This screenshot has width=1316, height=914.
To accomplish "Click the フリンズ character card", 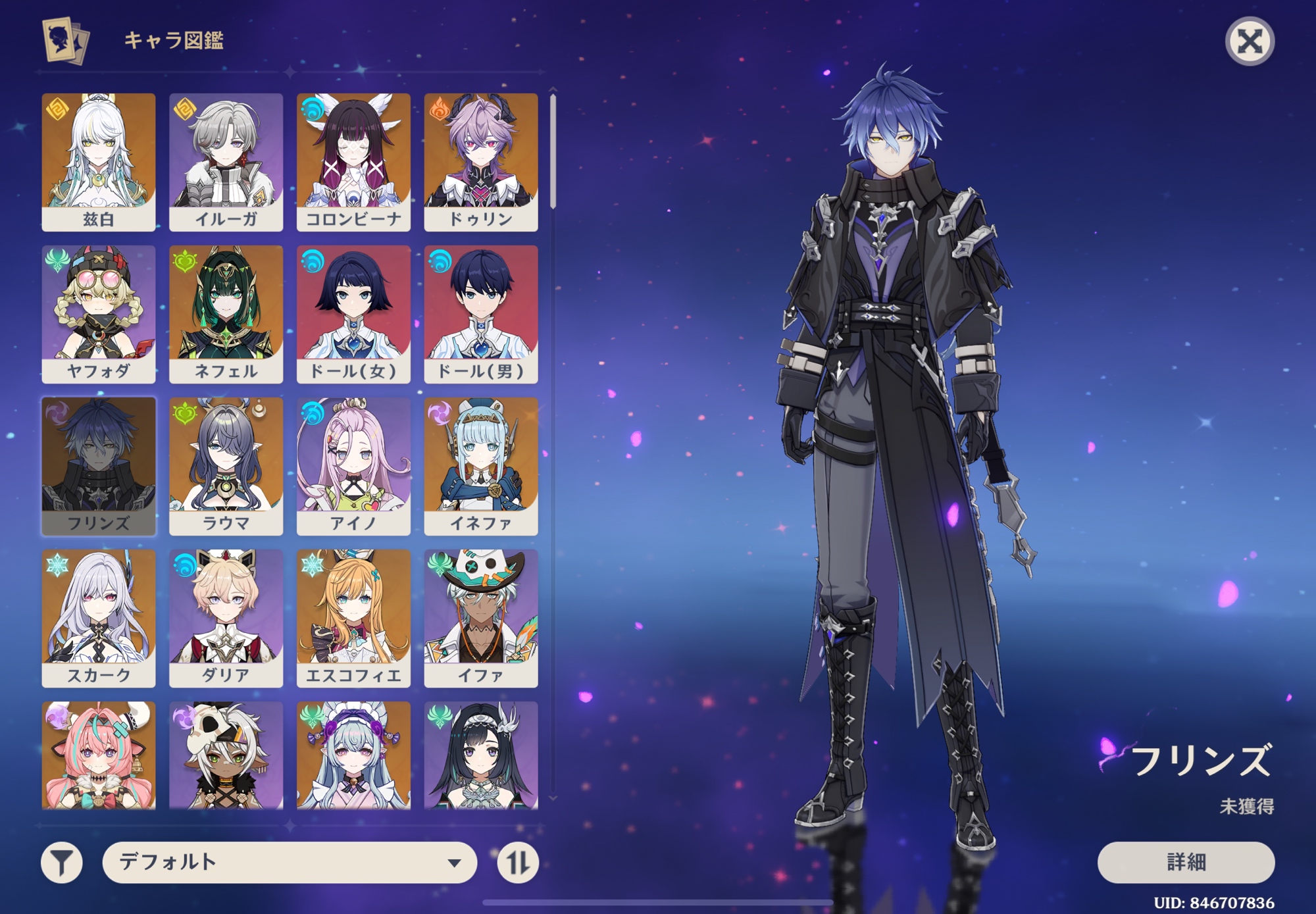I will (x=99, y=466).
